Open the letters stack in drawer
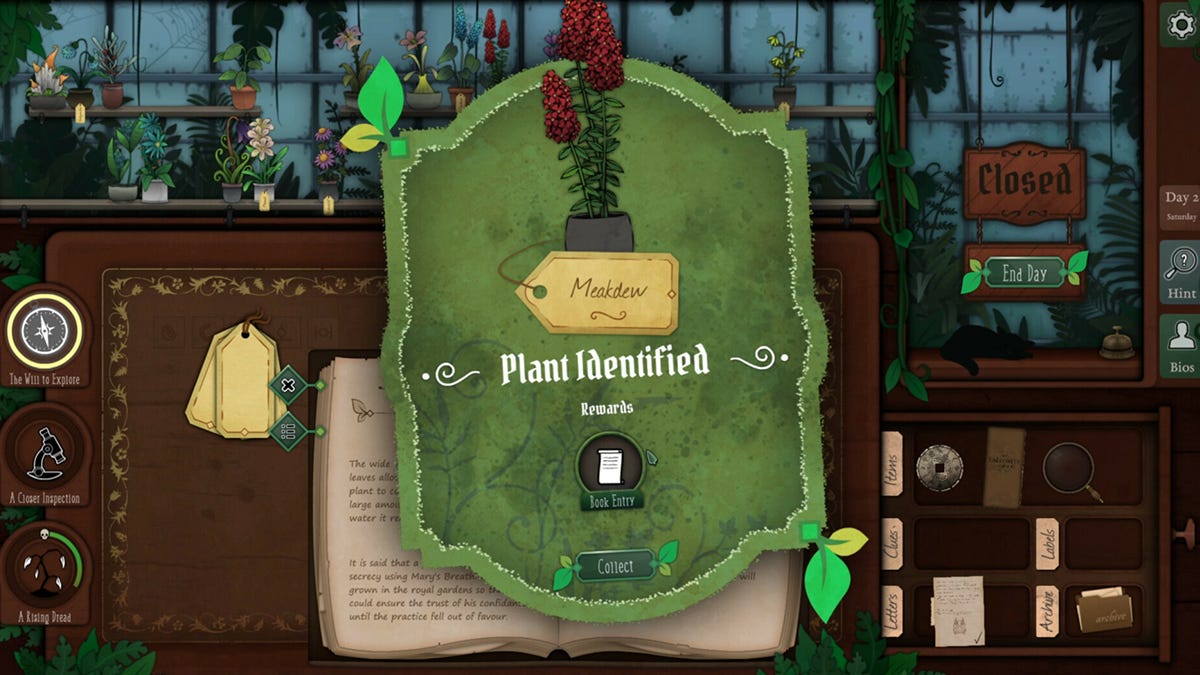The height and width of the screenshot is (675, 1200). 957,609
